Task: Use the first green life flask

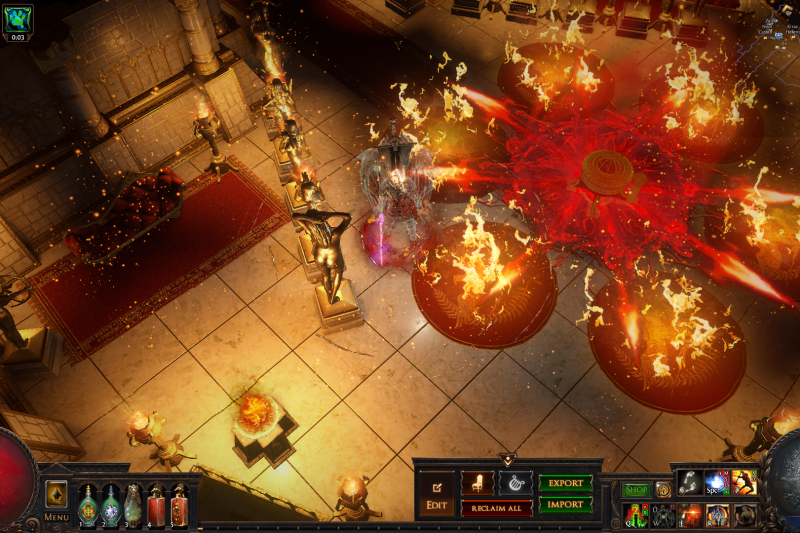Action: (88, 505)
